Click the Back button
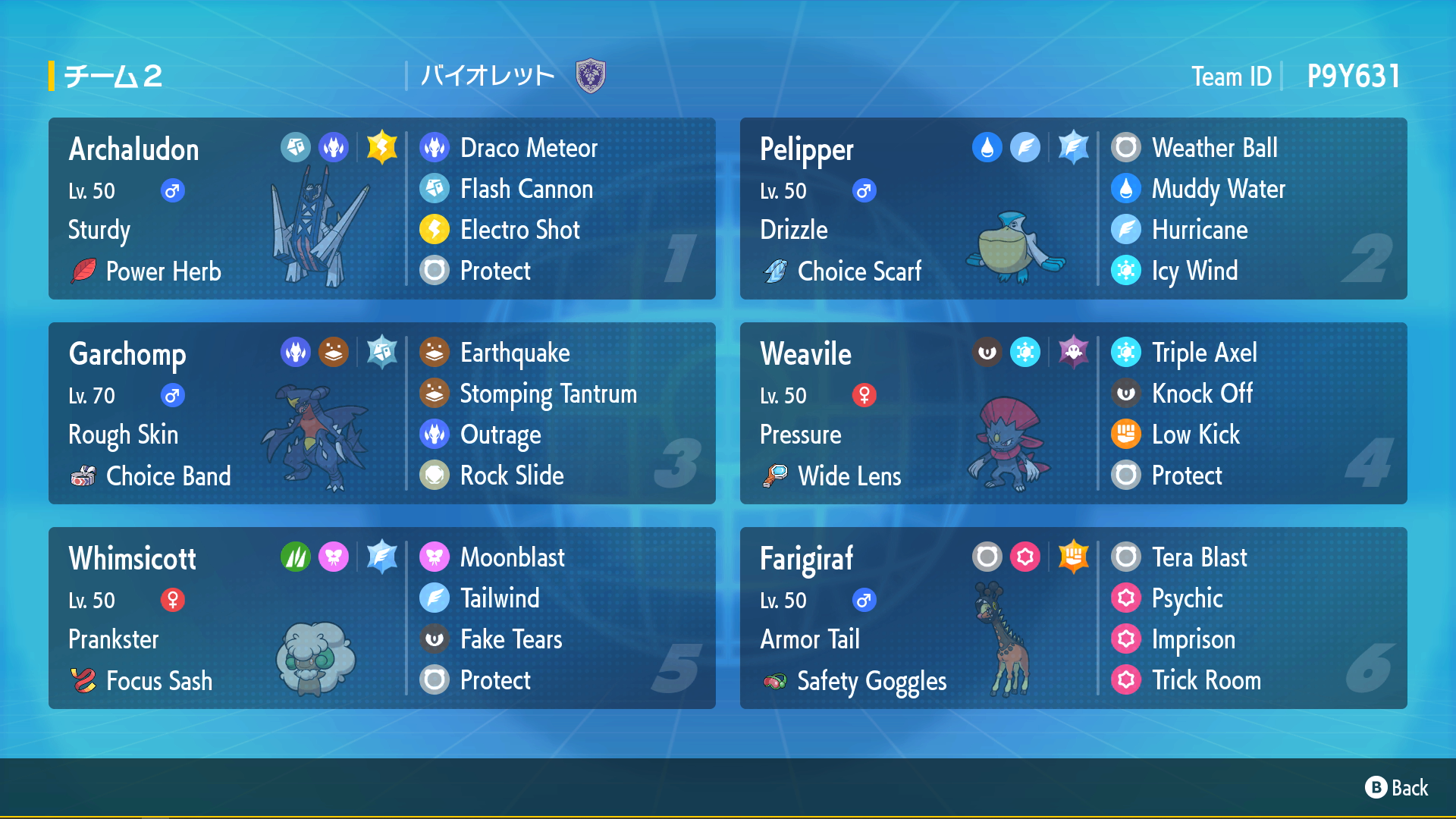This screenshot has height=819, width=1456. coord(1397,788)
